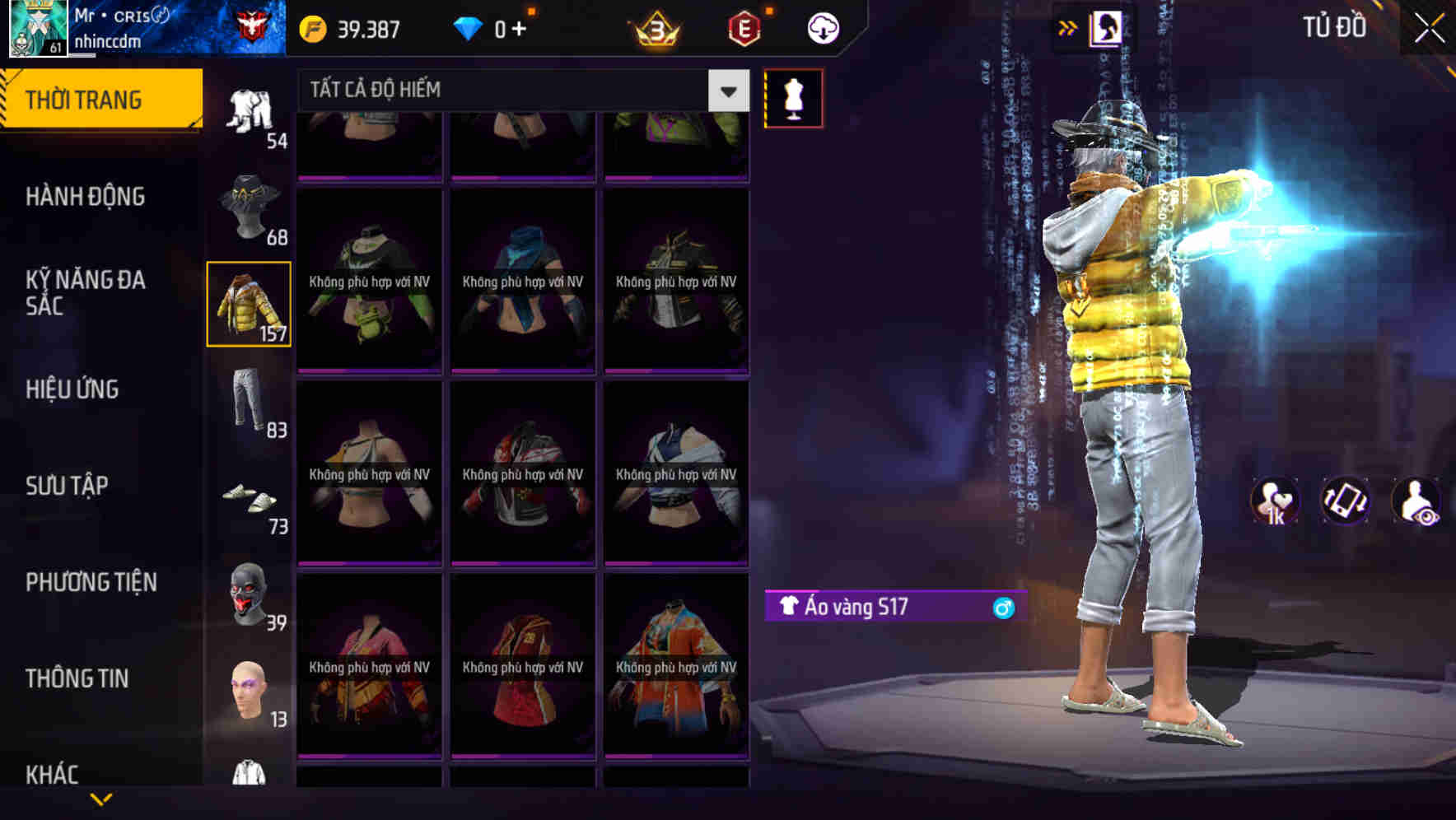Toggle the hide UI double-arrow near top right
This screenshot has height=820, width=1456.
(1067, 26)
